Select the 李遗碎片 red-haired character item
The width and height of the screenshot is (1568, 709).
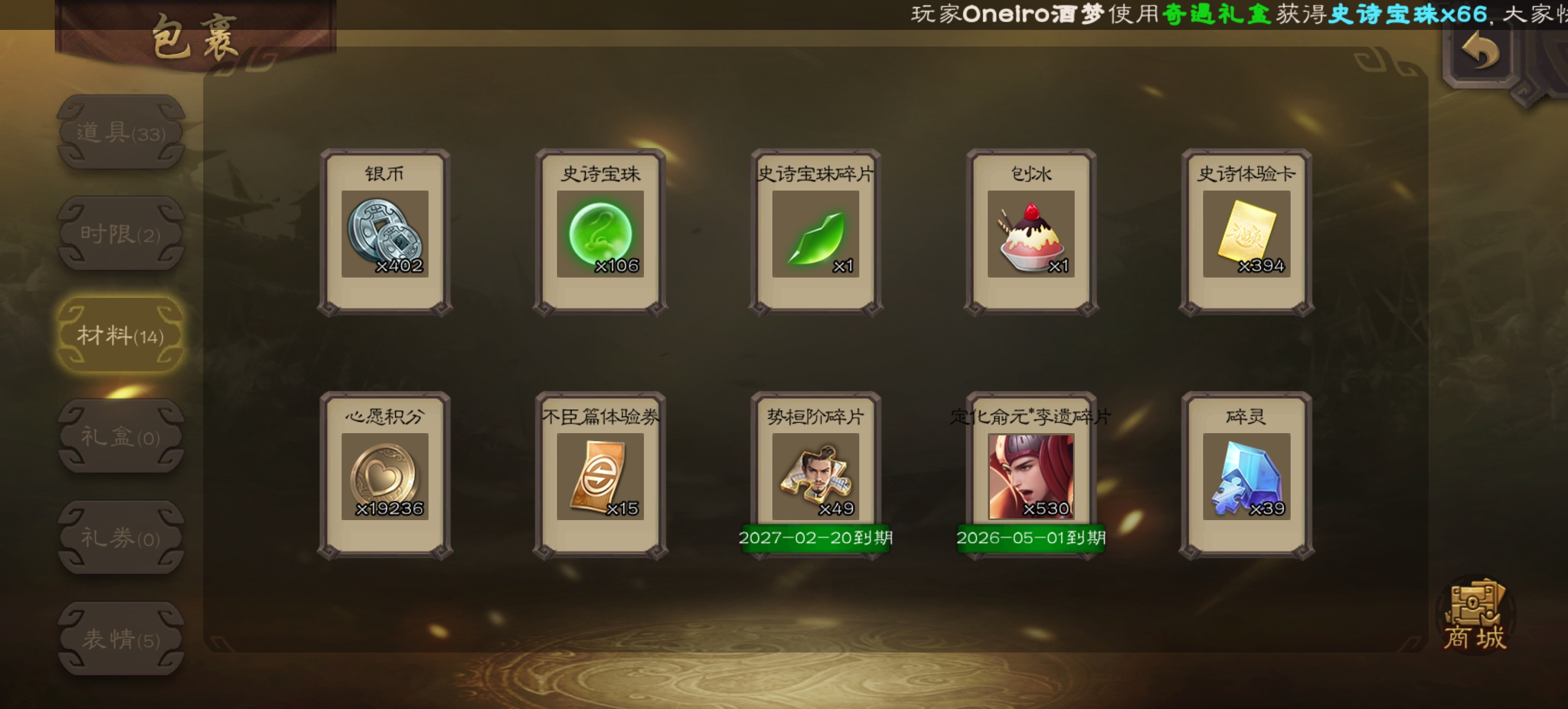(x=1031, y=476)
